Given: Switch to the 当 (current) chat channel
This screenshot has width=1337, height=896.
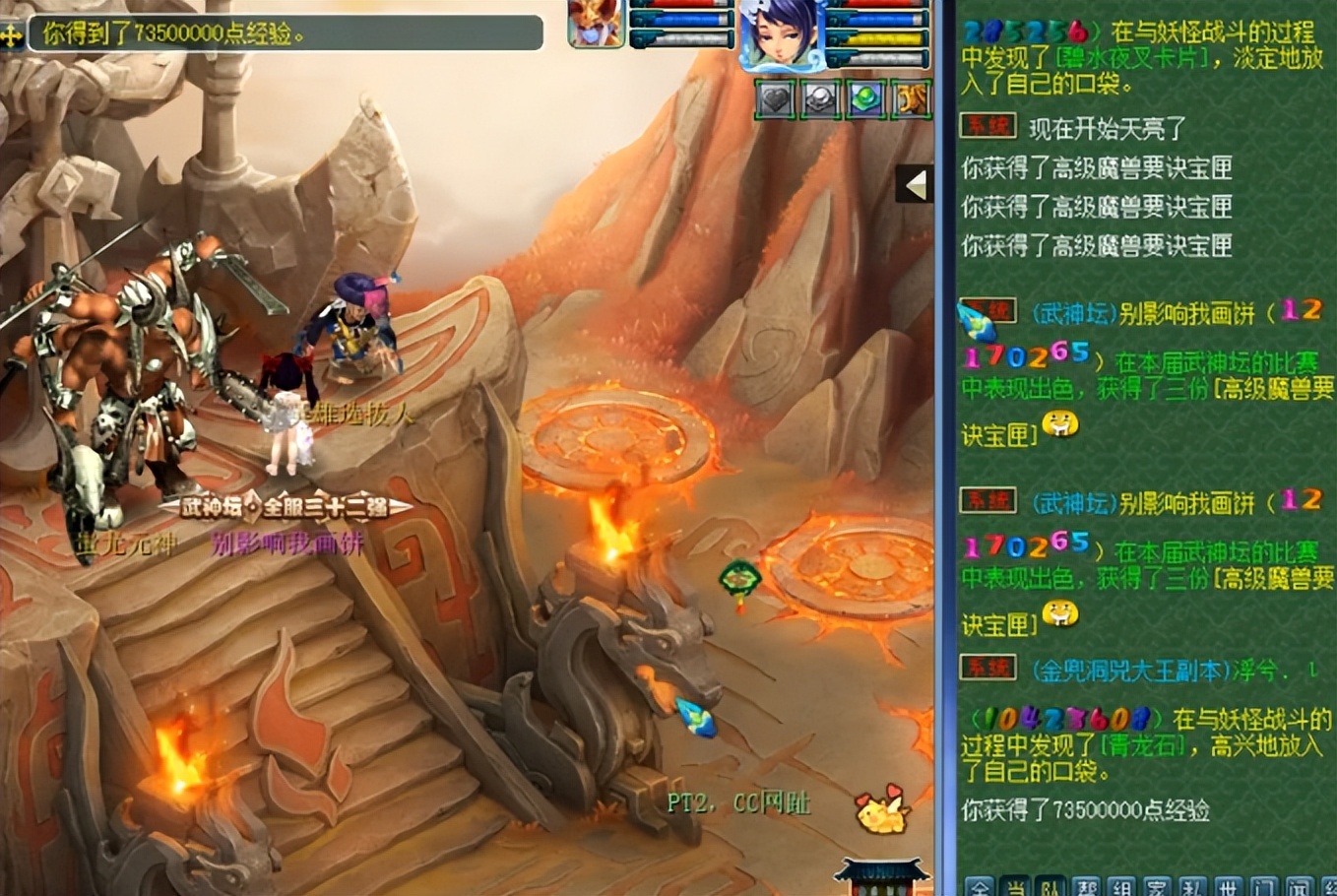Looking at the screenshot, I should (x=1015, y=886).
